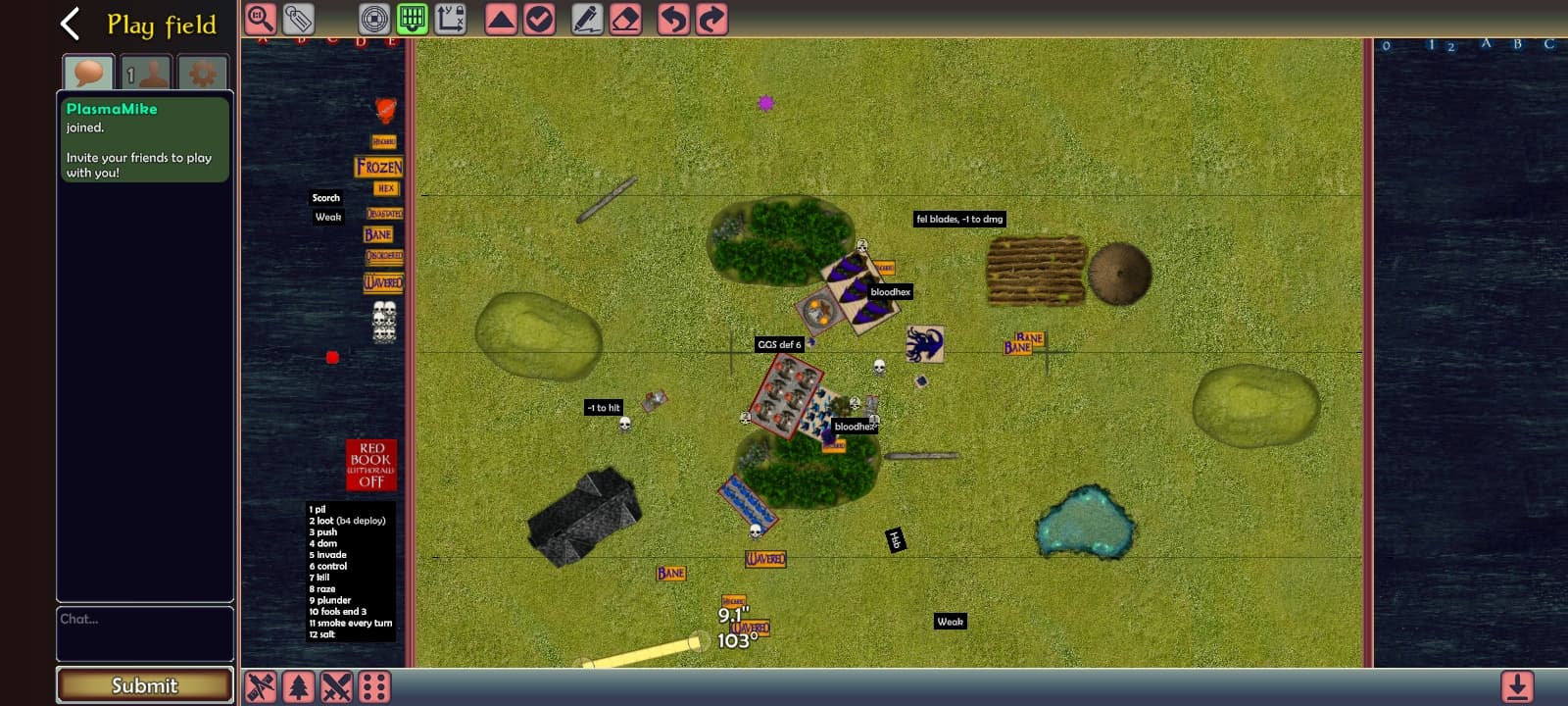The width and height of the screenshot is (1568, 706).
Task: Open the players tab showing 1 person
Action: [x=145, y=74]
